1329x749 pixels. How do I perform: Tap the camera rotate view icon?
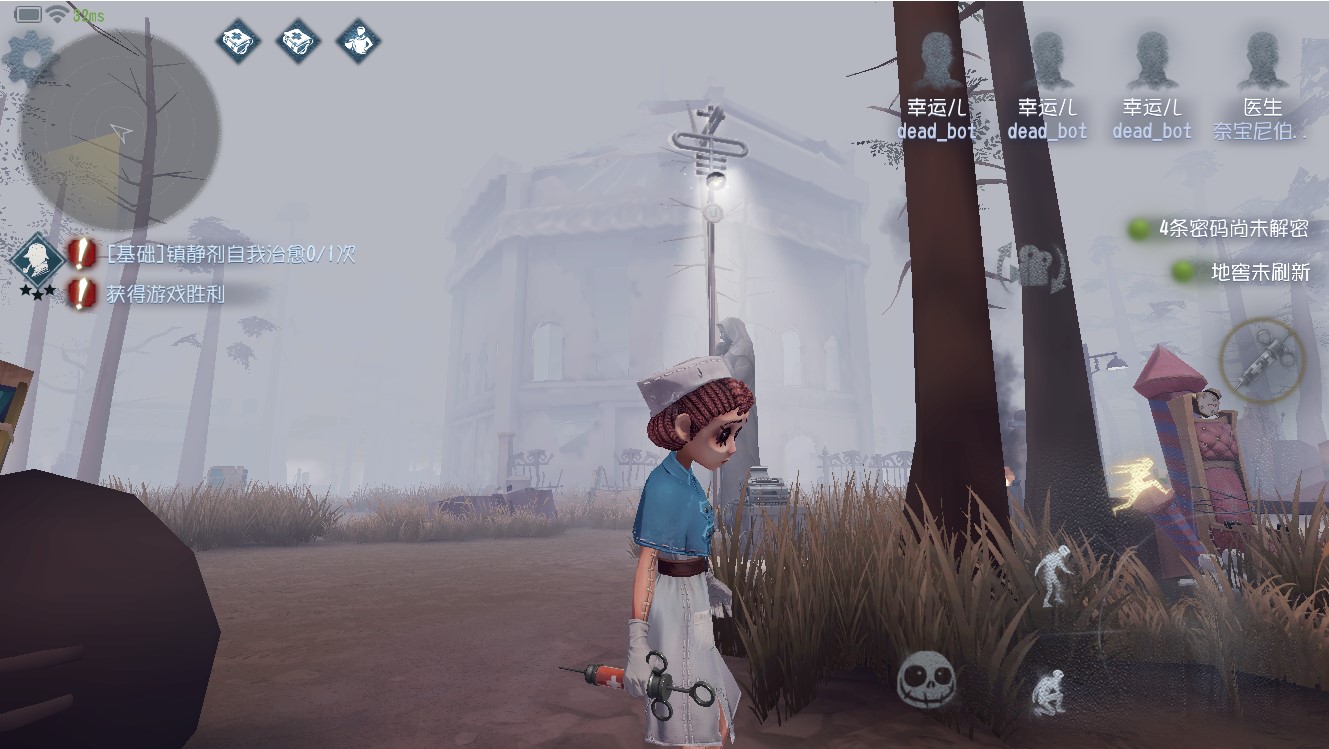(x=1033, y=268)
